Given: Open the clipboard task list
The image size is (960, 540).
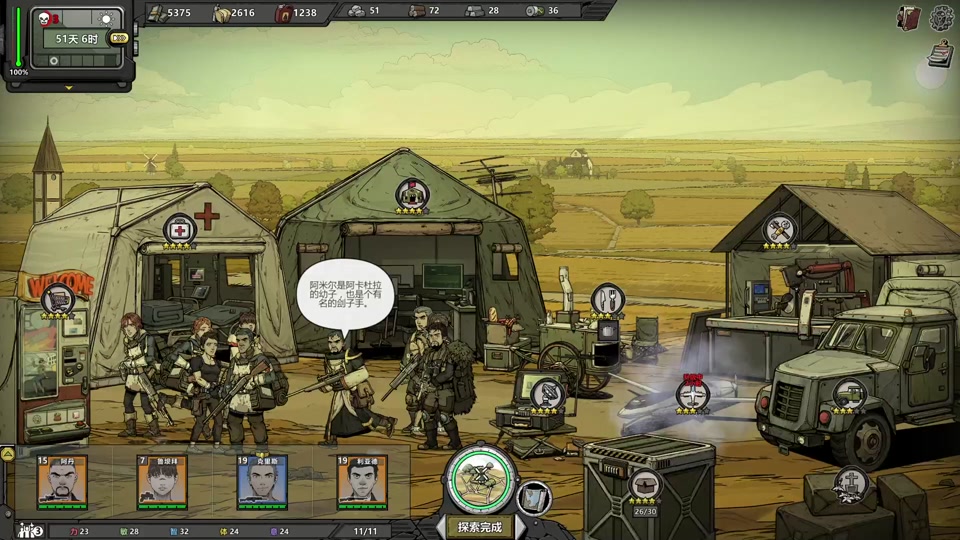Looking at the screenshot, I should tap(939, 53).
